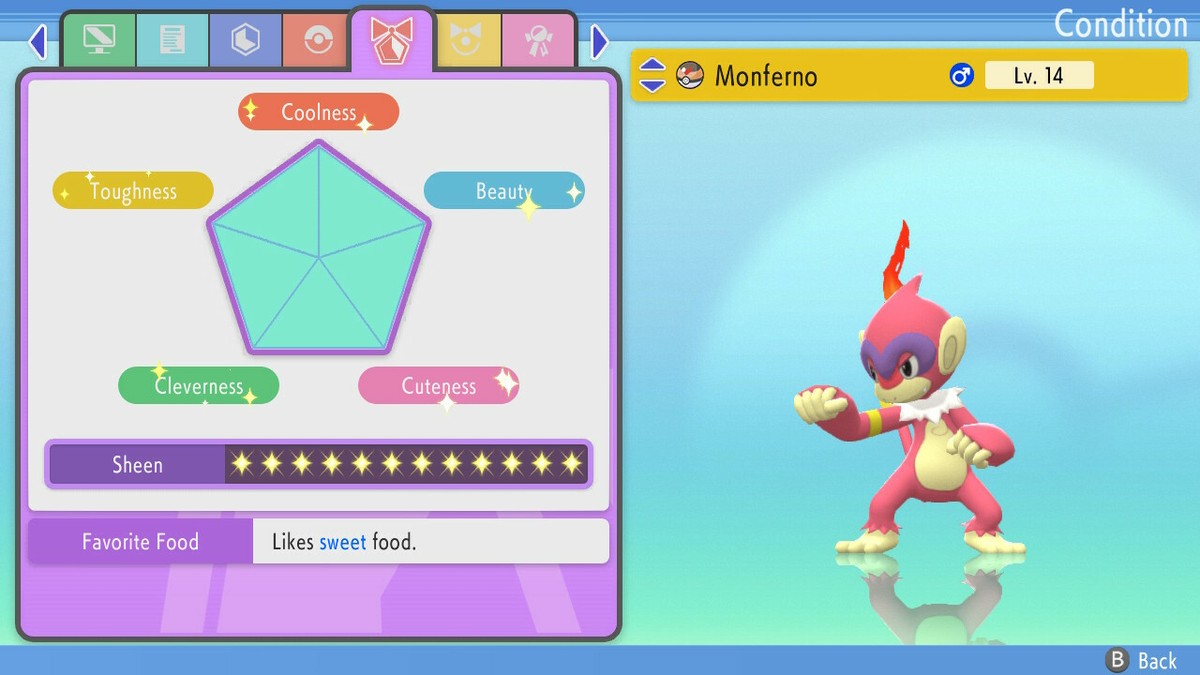Switch to the green monitor tab
The height and width of the screenshot is (675, 1200).
[x=99, y=40]
